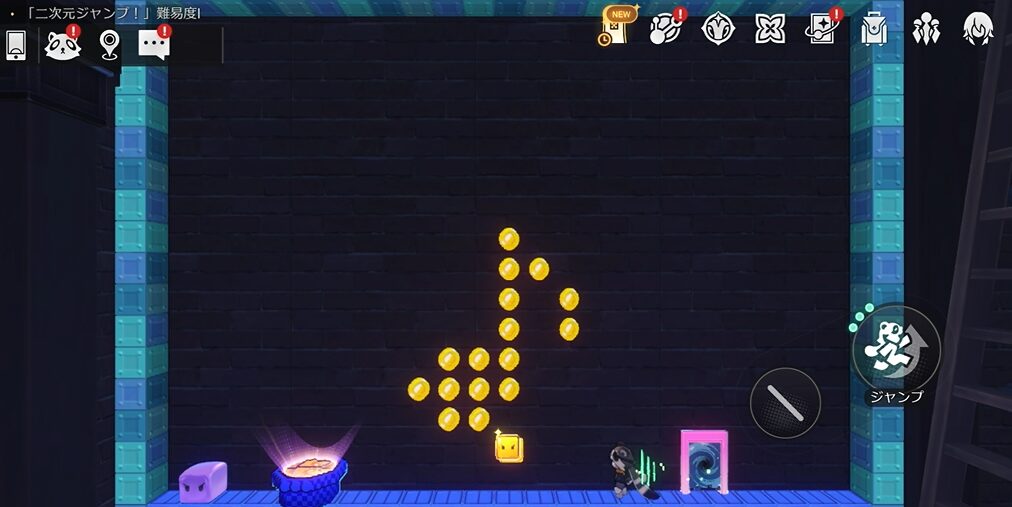Open the round compass emblem icon
Screen dimensions: 1012x507
[x=718, y=28]
